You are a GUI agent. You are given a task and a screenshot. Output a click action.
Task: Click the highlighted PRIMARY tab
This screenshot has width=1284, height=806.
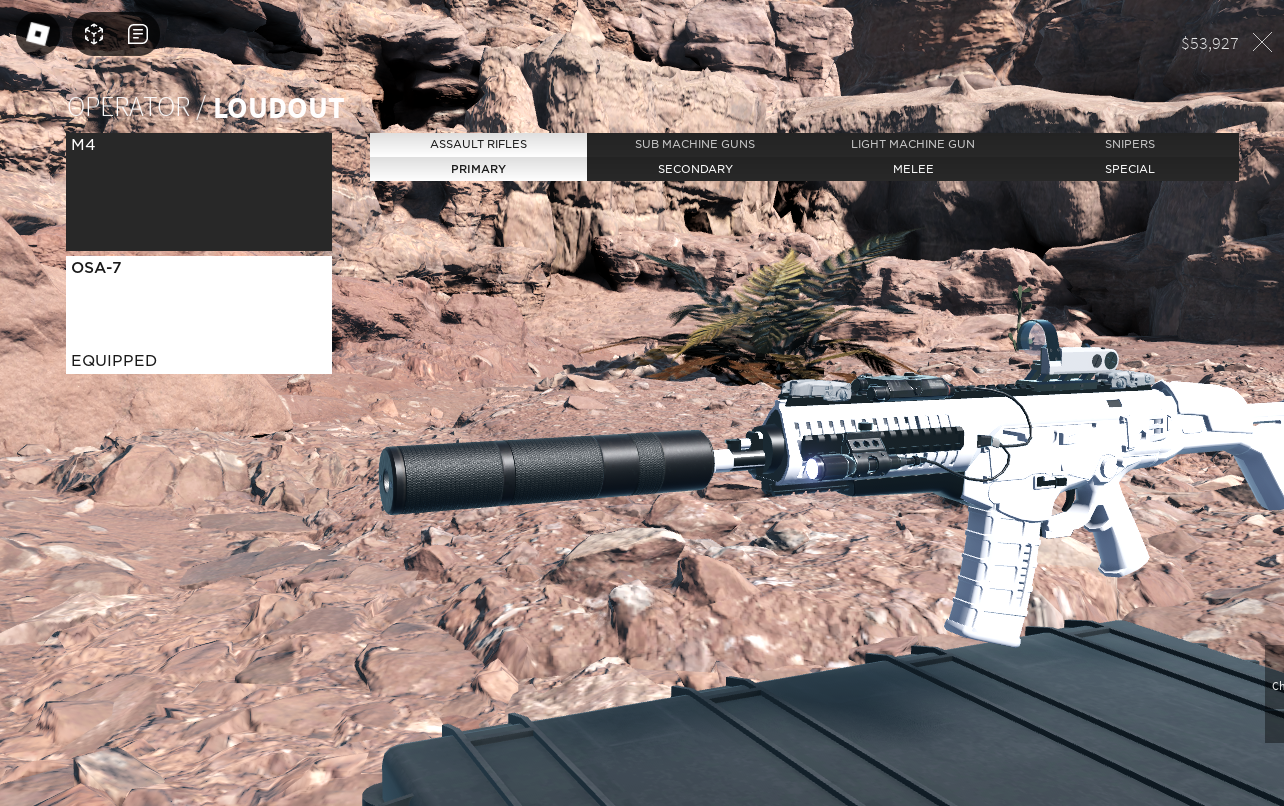click(x=478, y=169)
